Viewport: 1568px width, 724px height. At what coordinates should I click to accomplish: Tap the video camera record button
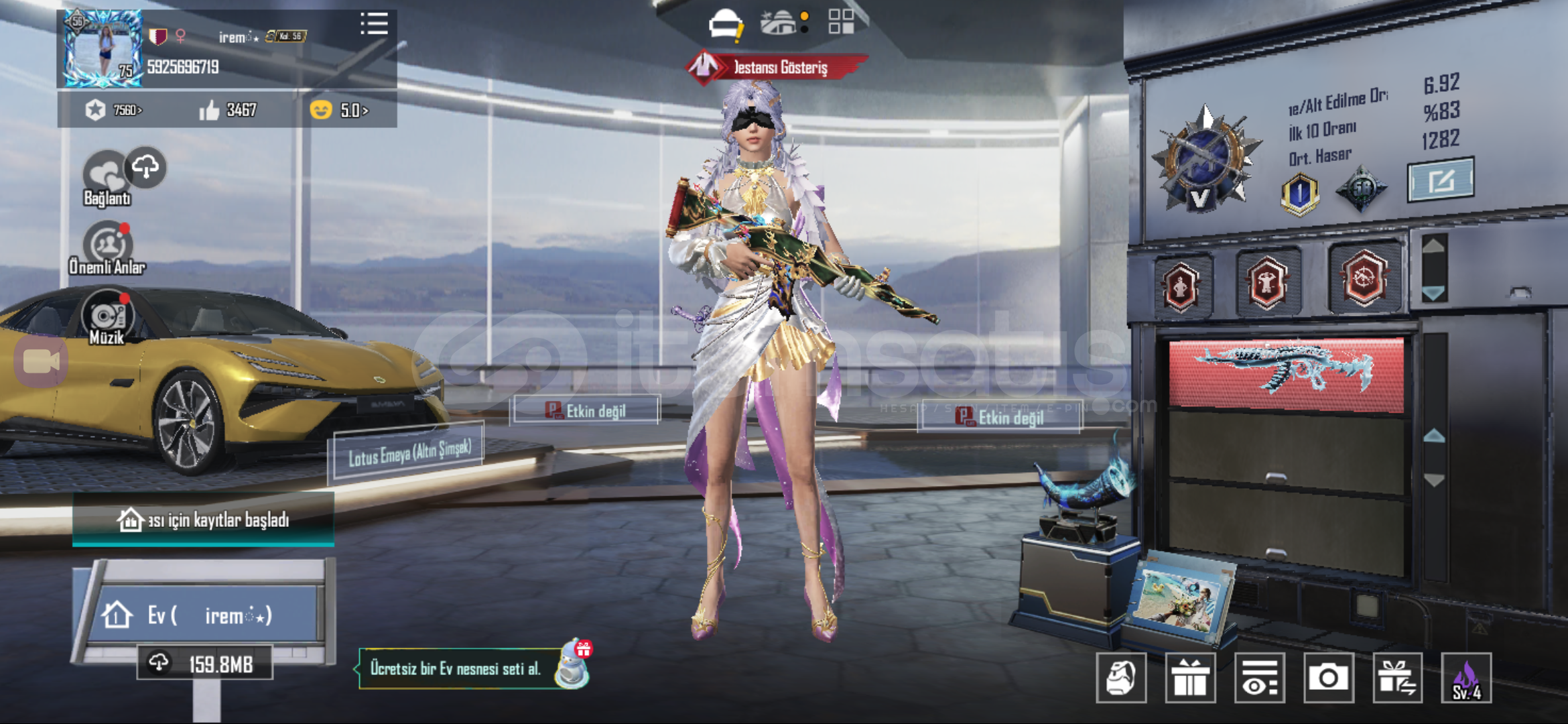41,362
